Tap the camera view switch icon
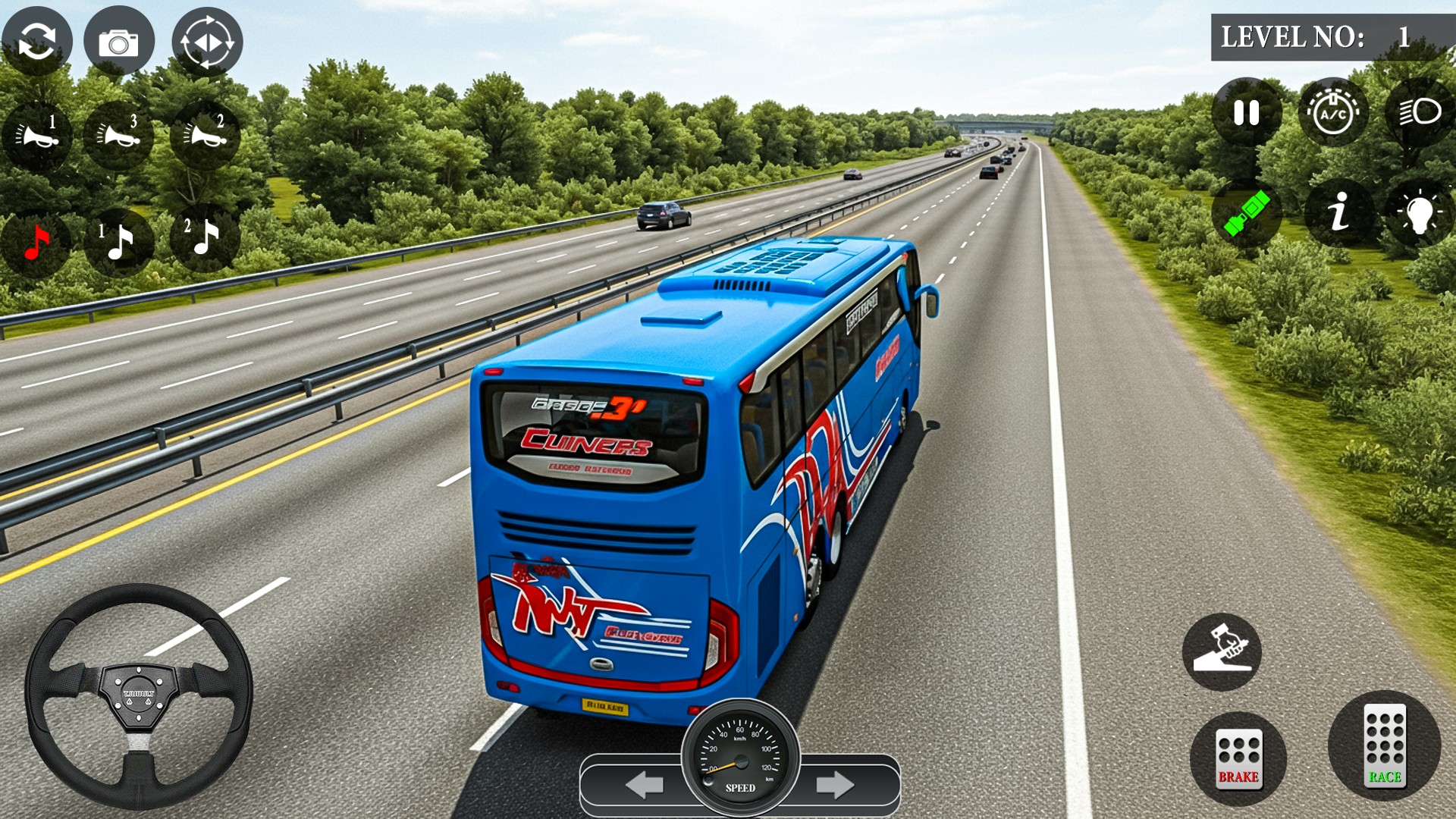The height and width of the screenshot is (819, 1456). point(39,41)
